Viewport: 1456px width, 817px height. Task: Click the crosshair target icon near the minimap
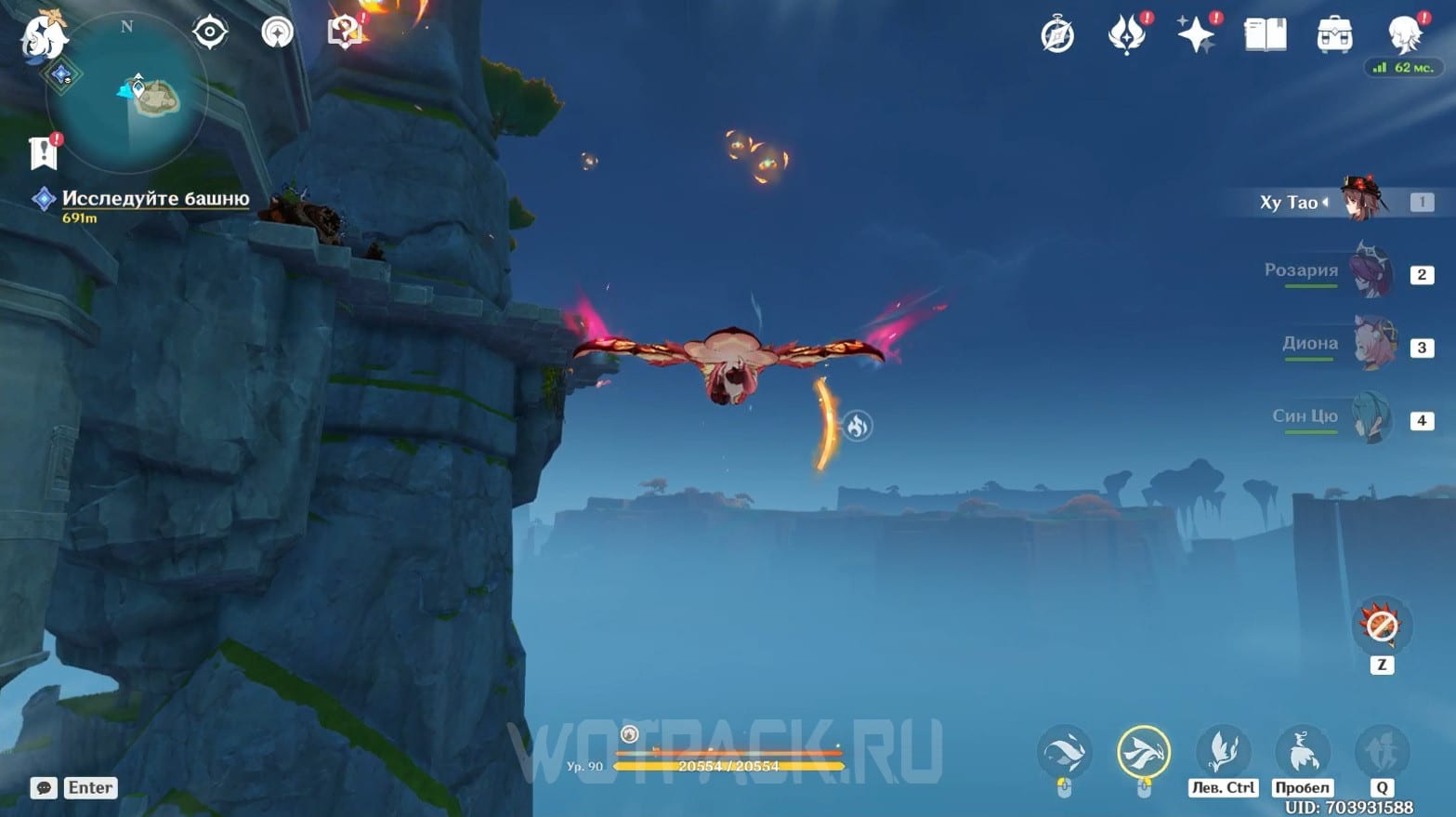click(210, 33)
